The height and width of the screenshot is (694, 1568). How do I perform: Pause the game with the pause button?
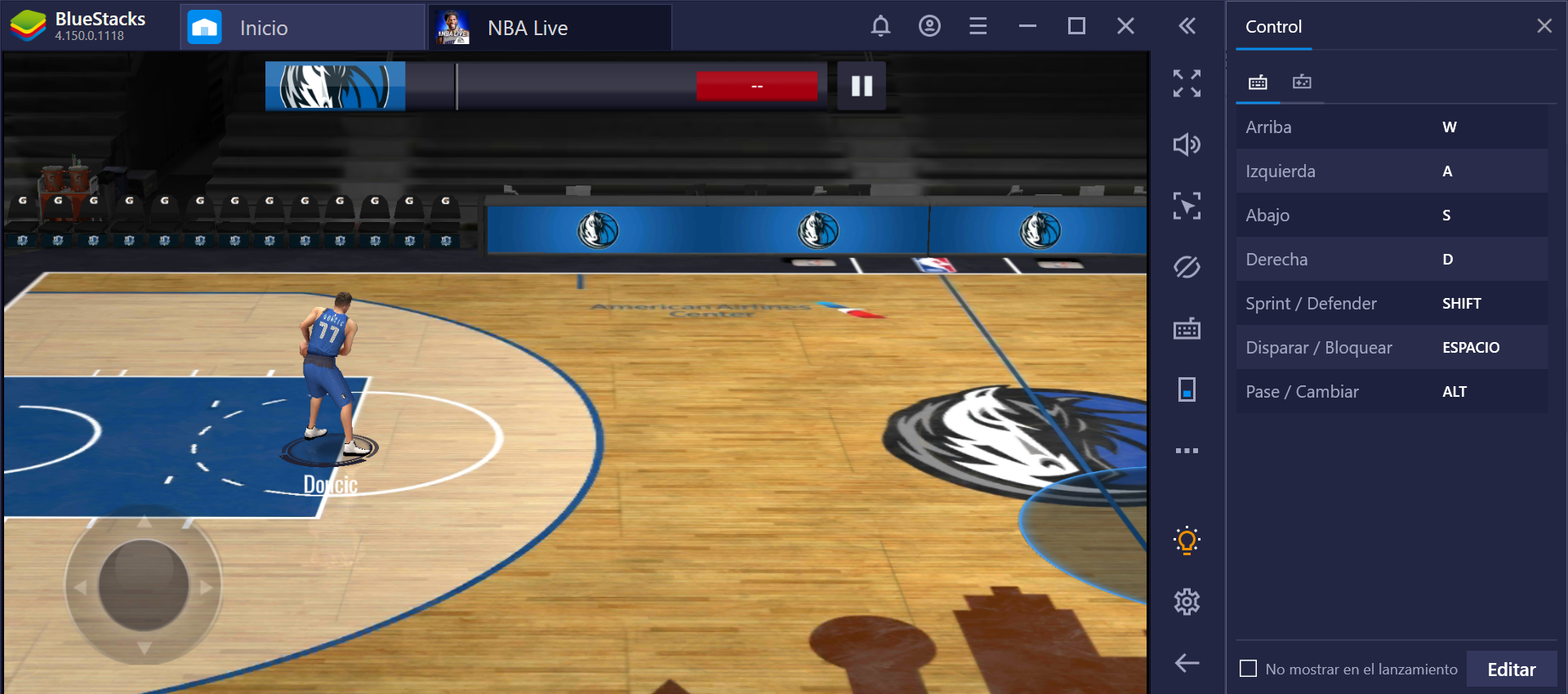(861, 85)
